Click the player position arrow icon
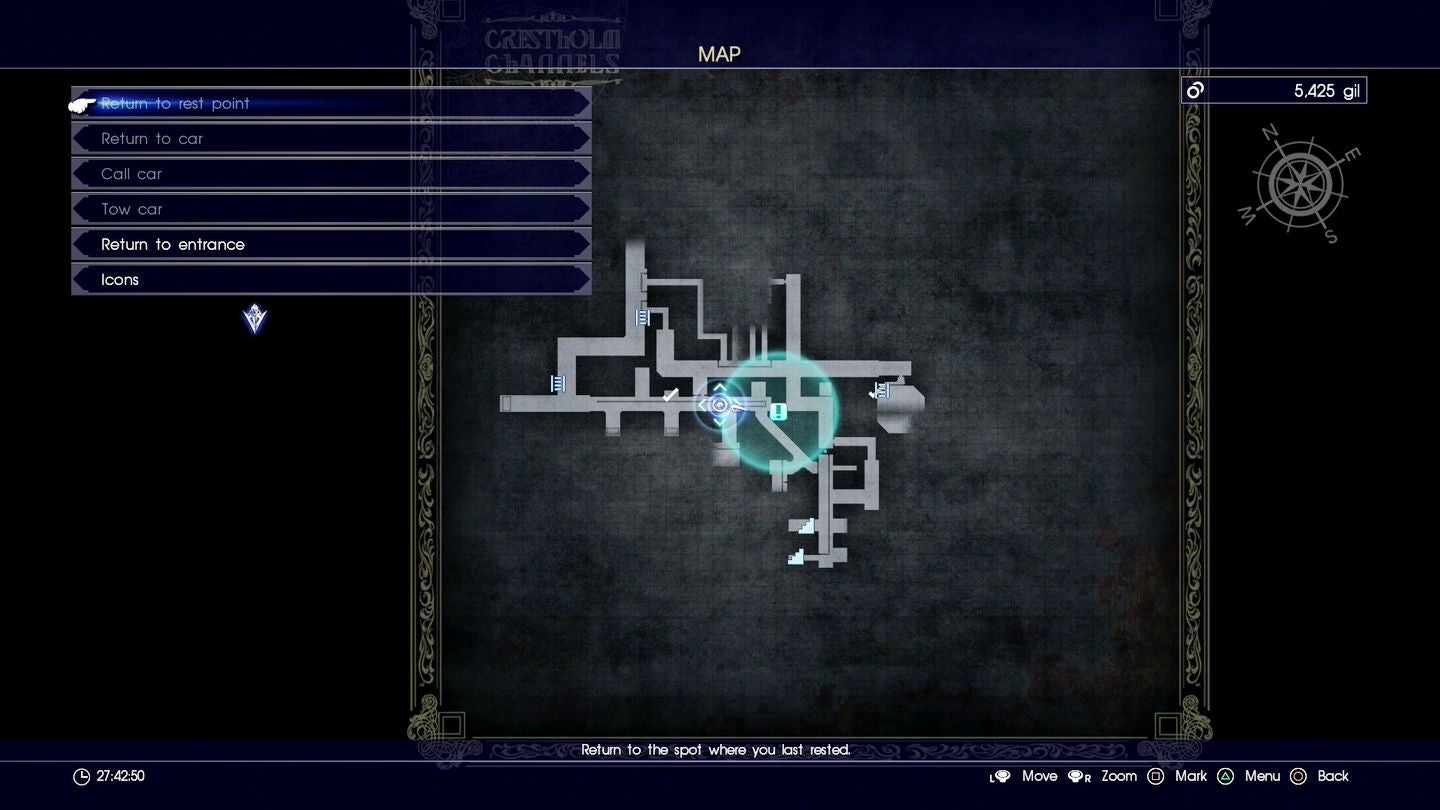Screen dimensions: 1440x810 (x=719, y=406)
